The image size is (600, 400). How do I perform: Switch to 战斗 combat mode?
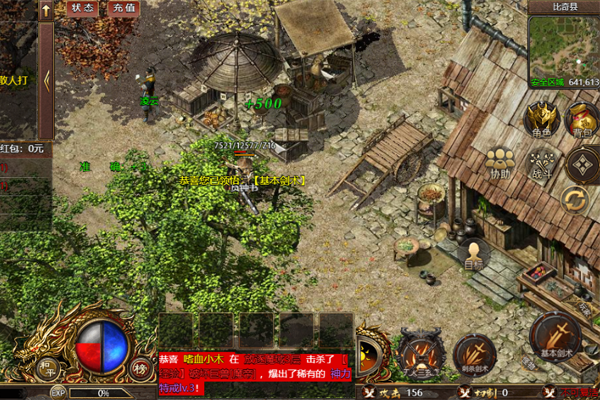point(541,164)
